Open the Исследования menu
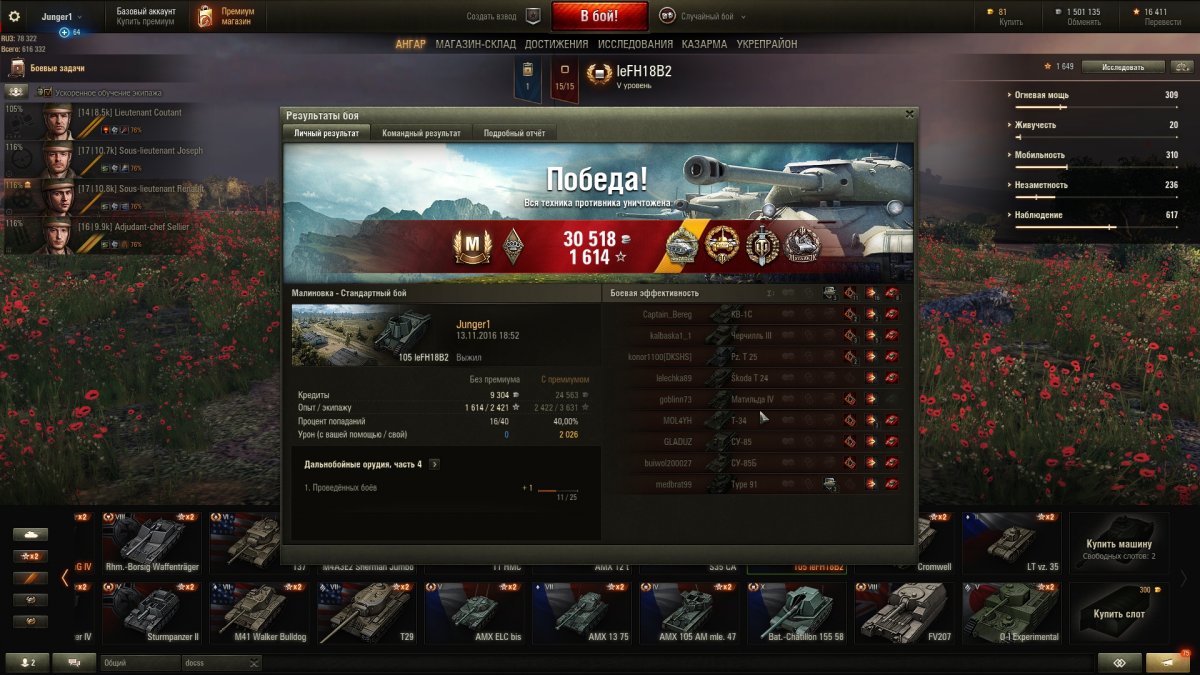The image size is (1200, 675). pyautogui.click(x=635, y=44)
